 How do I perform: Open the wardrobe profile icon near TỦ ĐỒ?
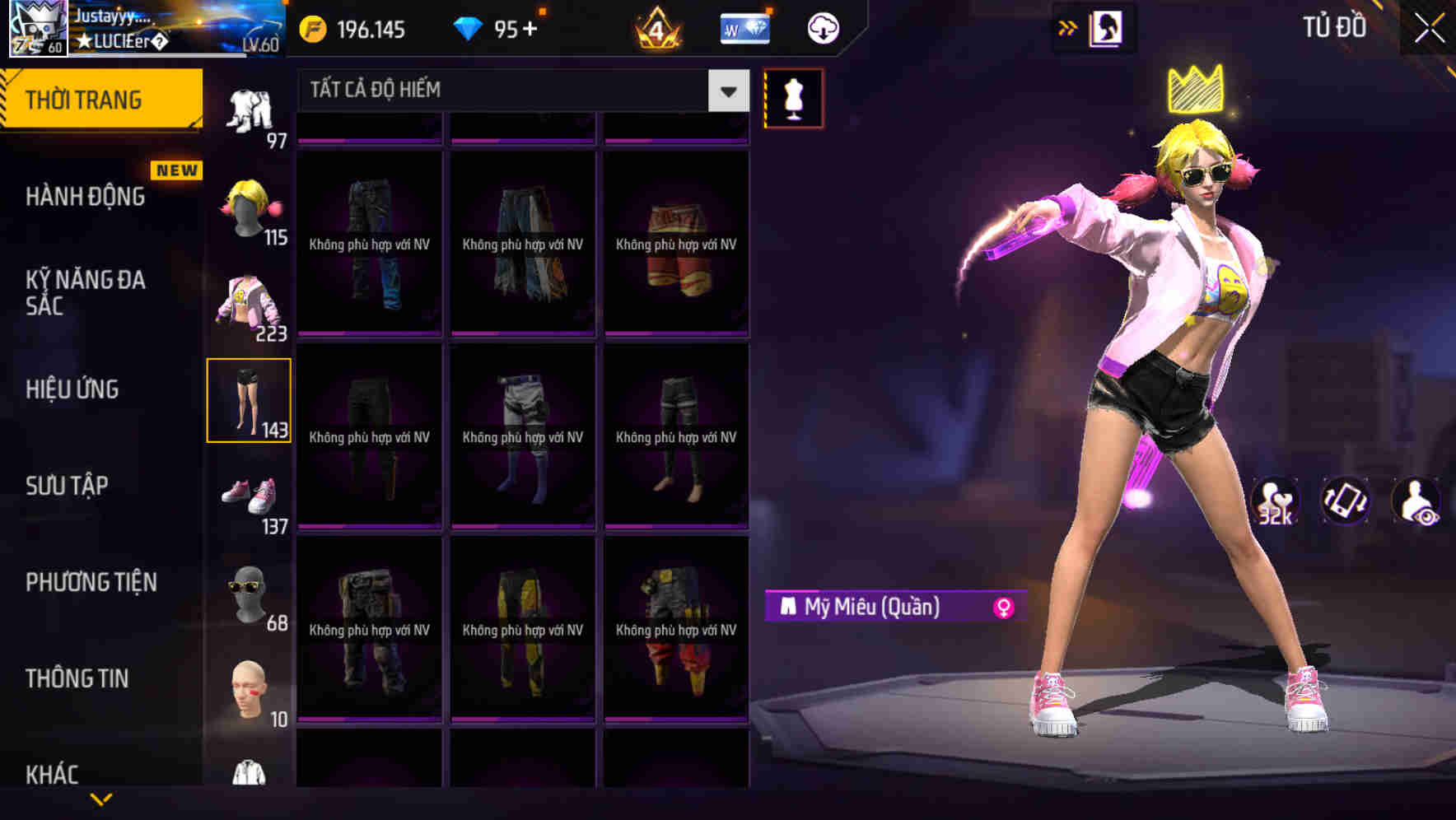point(1108,27)
